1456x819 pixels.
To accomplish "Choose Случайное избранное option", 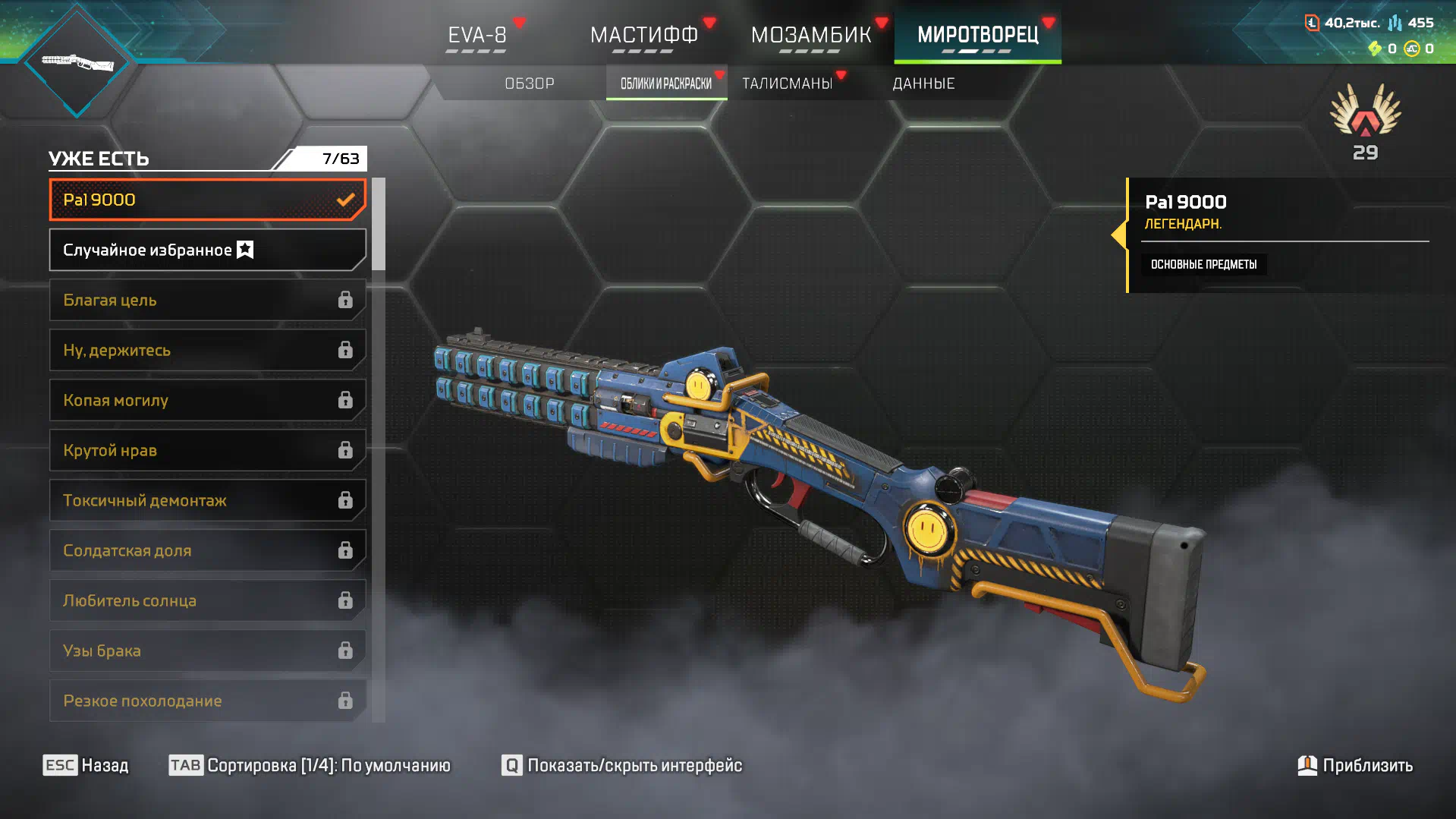I will click(207, 250).
